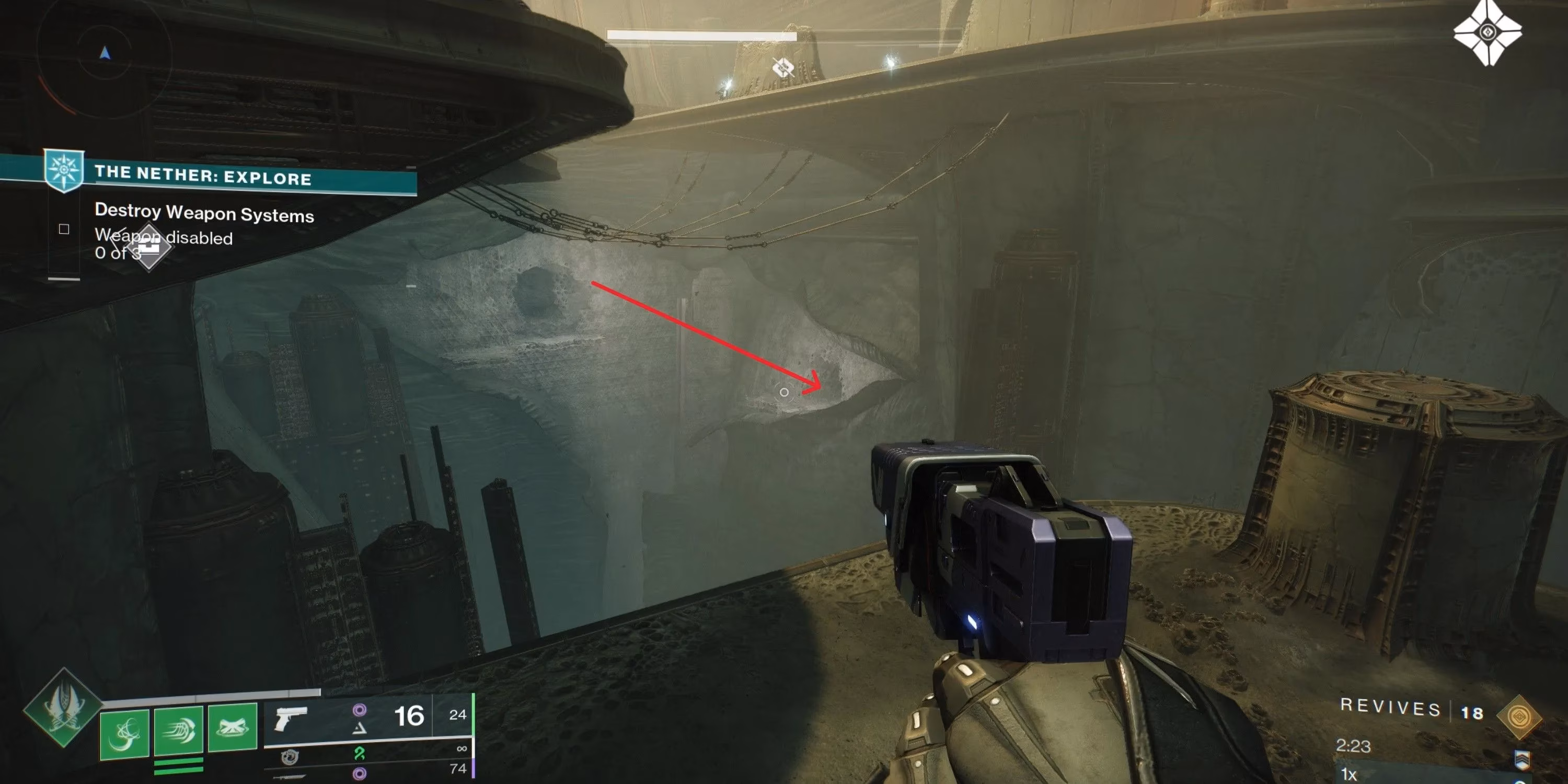Click the equipped sidearm weapon icon
Viewport: 1568px width, 784px height.
[x=292, y=719]
